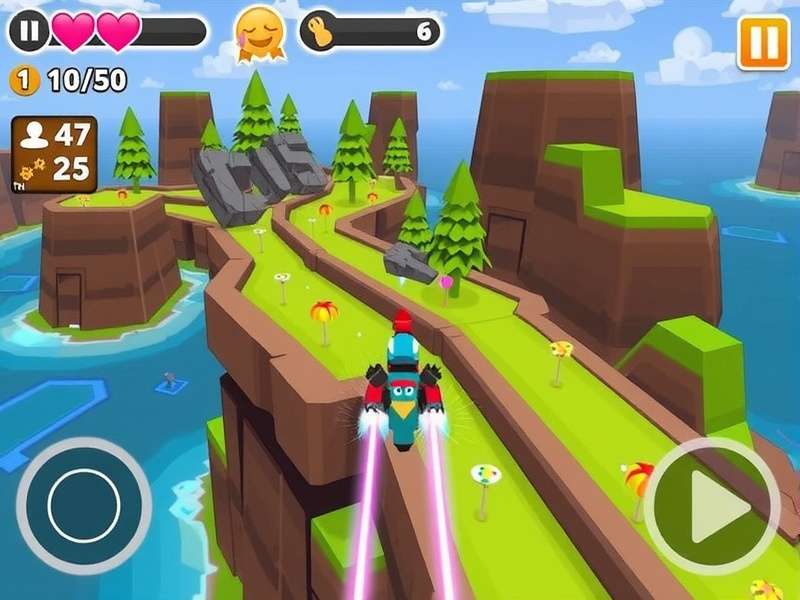Viewport: 800px width, 600px height.
Task: Open the brown player stats panel
Action: tap(54, 154)
